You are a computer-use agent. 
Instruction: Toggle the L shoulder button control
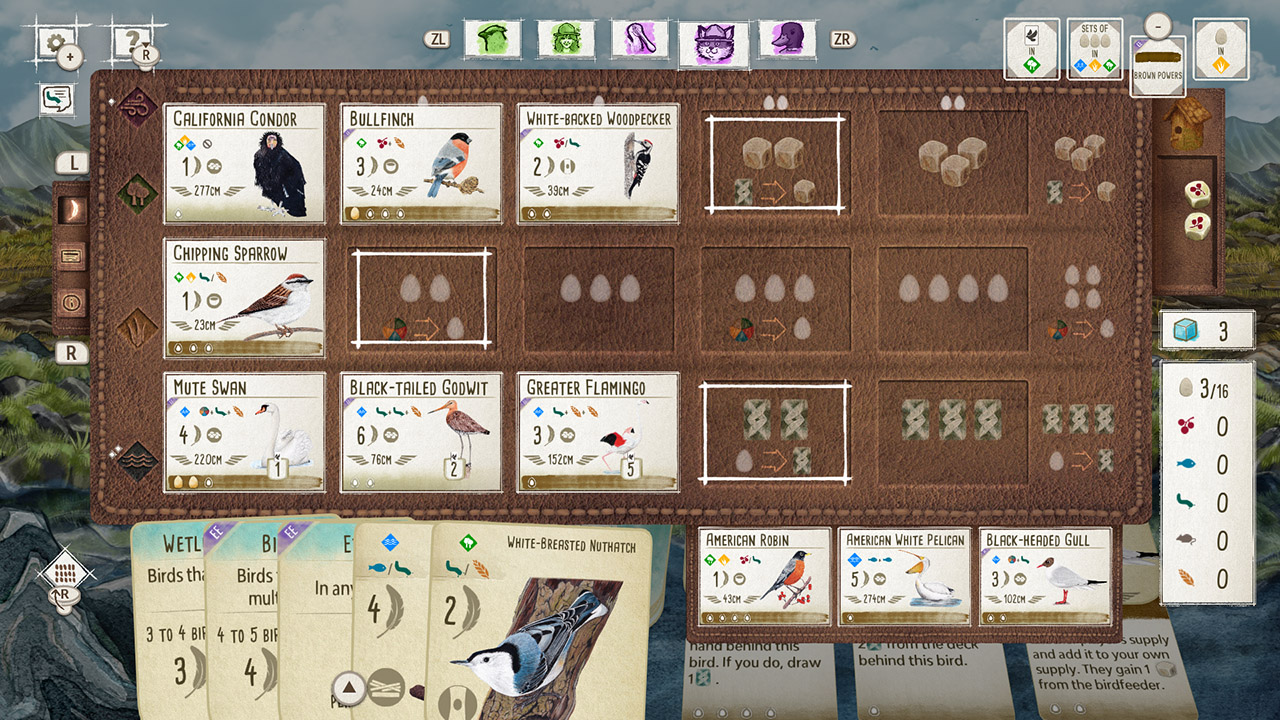pos(70,163)
